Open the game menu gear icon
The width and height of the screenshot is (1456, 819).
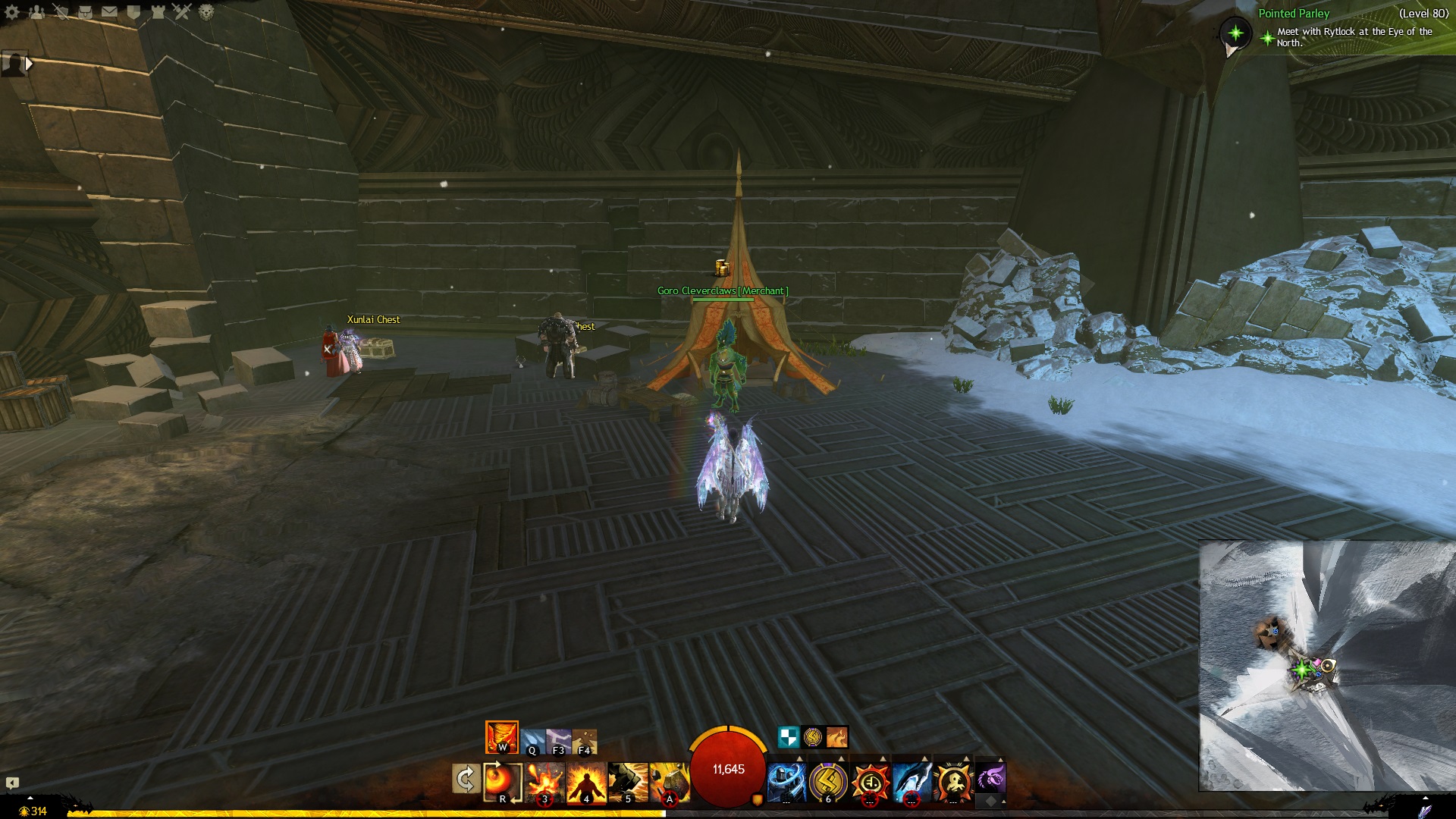12,11
